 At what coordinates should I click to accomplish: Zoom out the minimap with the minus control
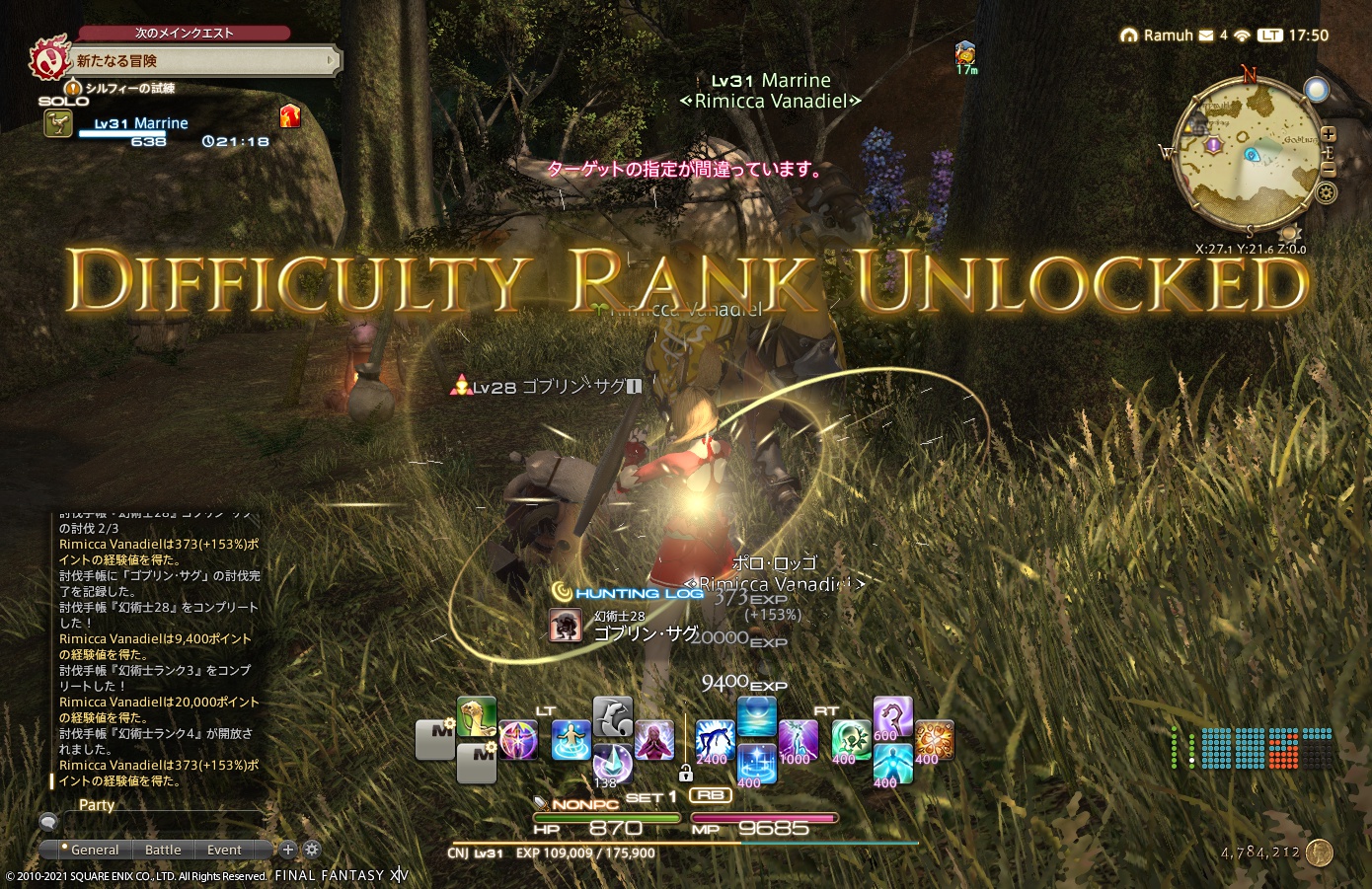click(1329, 169)
